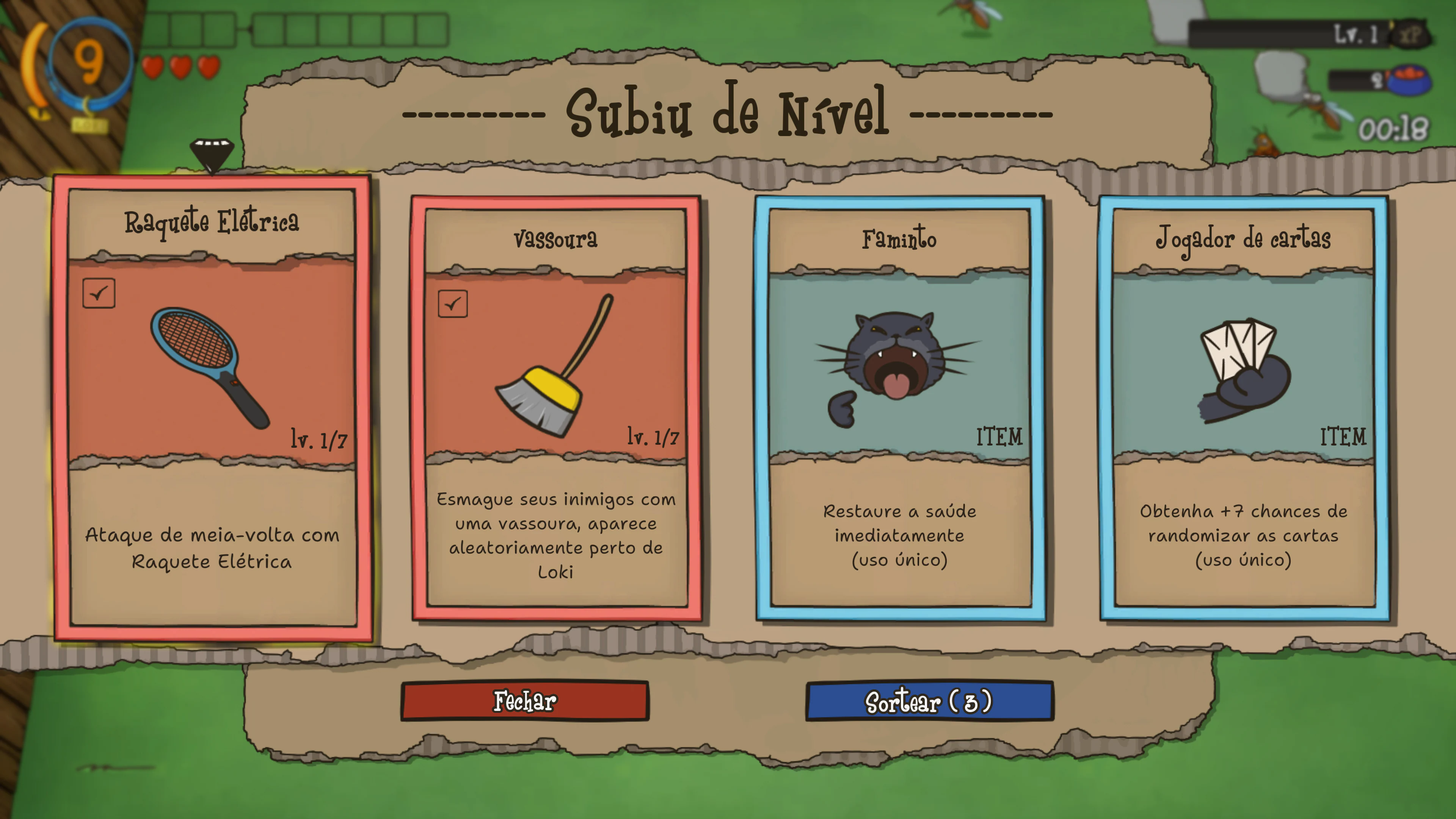Viewport: 1456px width, 819px height.
Task: Click the 00:18 timer display
Action: (1393, 129)
